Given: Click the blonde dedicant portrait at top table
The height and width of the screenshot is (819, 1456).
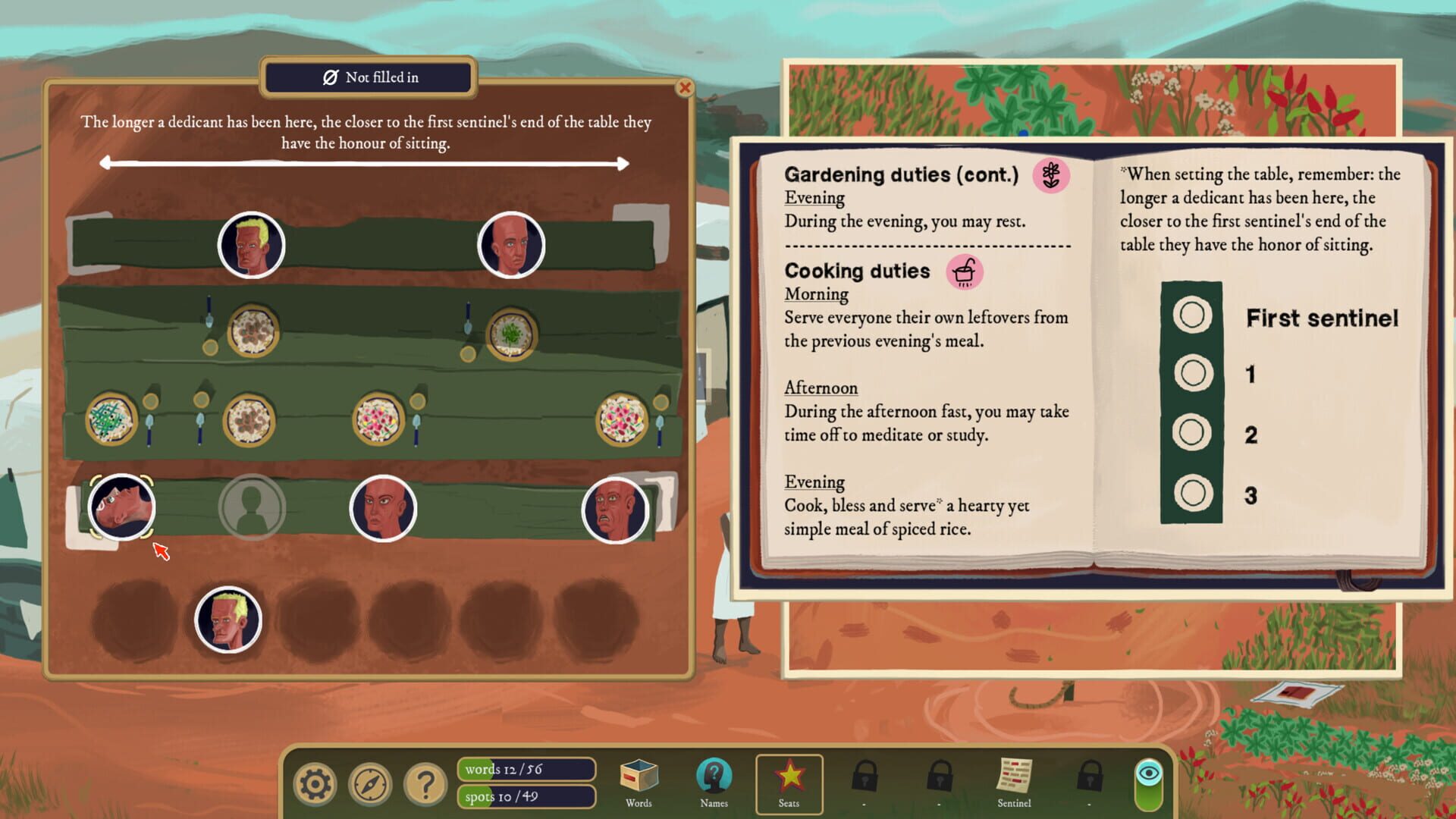Looking at the screenshot, I should click(x=254, y=243).
